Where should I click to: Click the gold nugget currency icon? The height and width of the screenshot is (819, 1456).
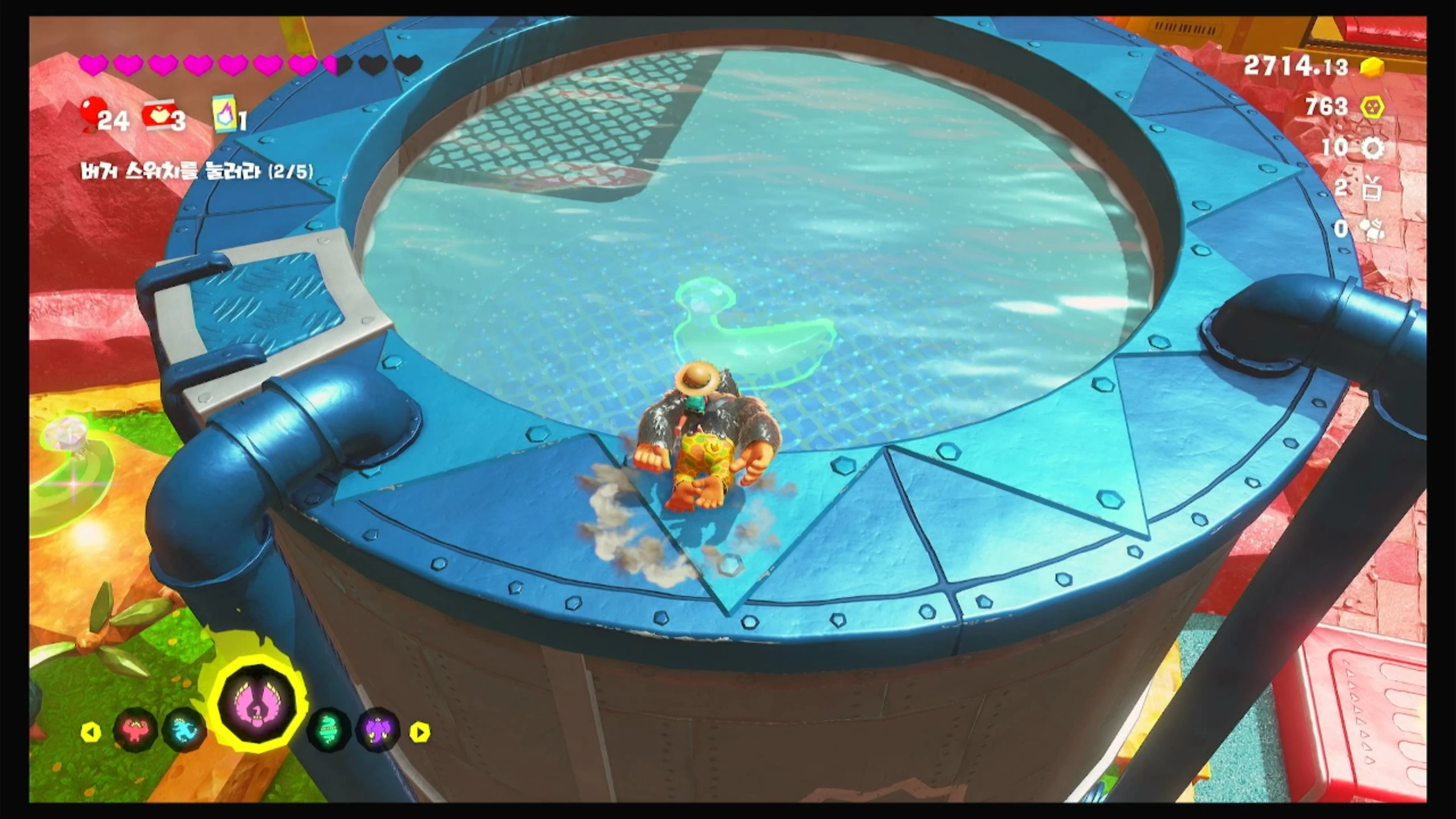[x=1372, y=67]
